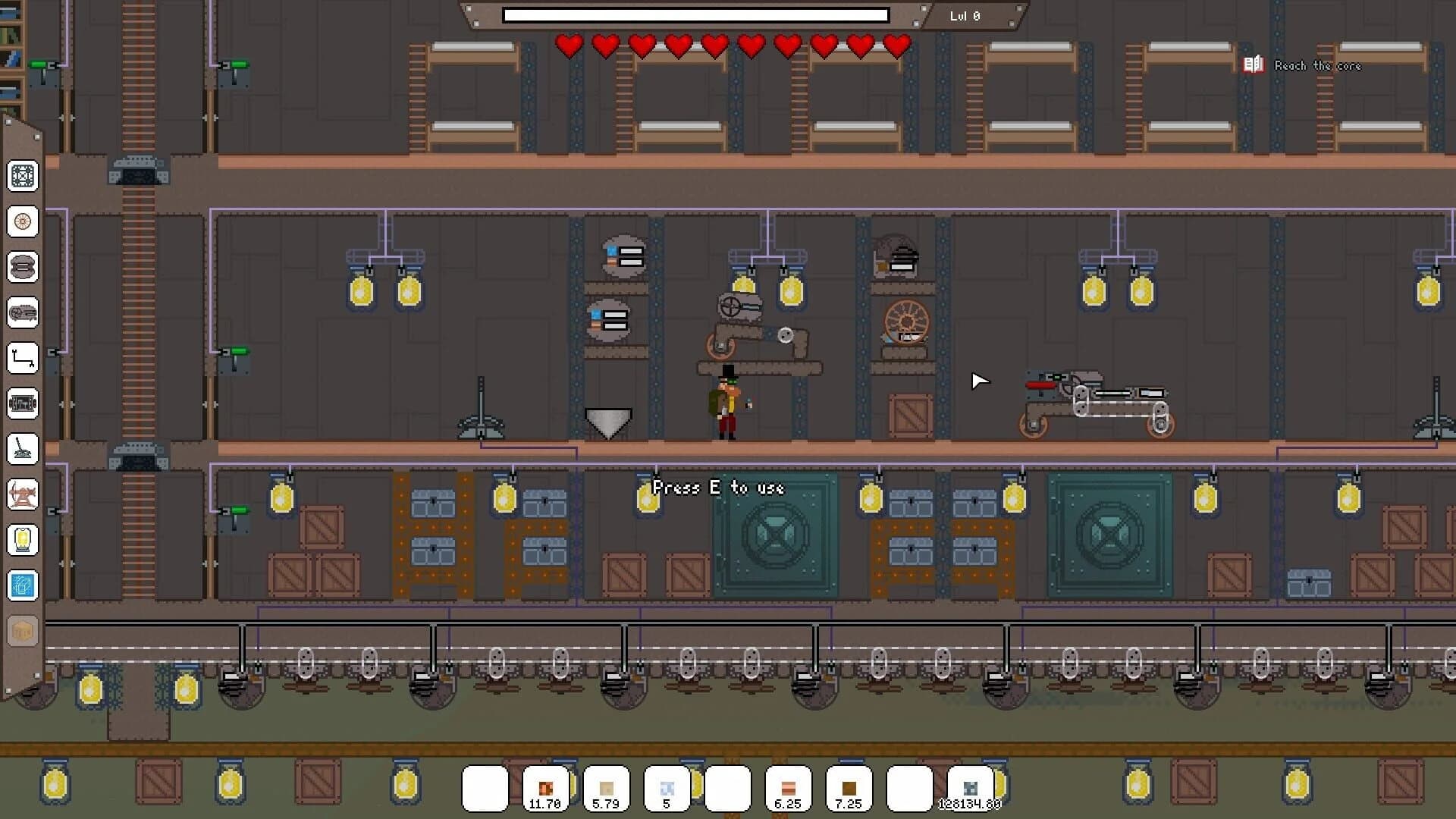
Task: Select the wagon wheel icon in the sidebar
Action: click(x=23, y=222)
